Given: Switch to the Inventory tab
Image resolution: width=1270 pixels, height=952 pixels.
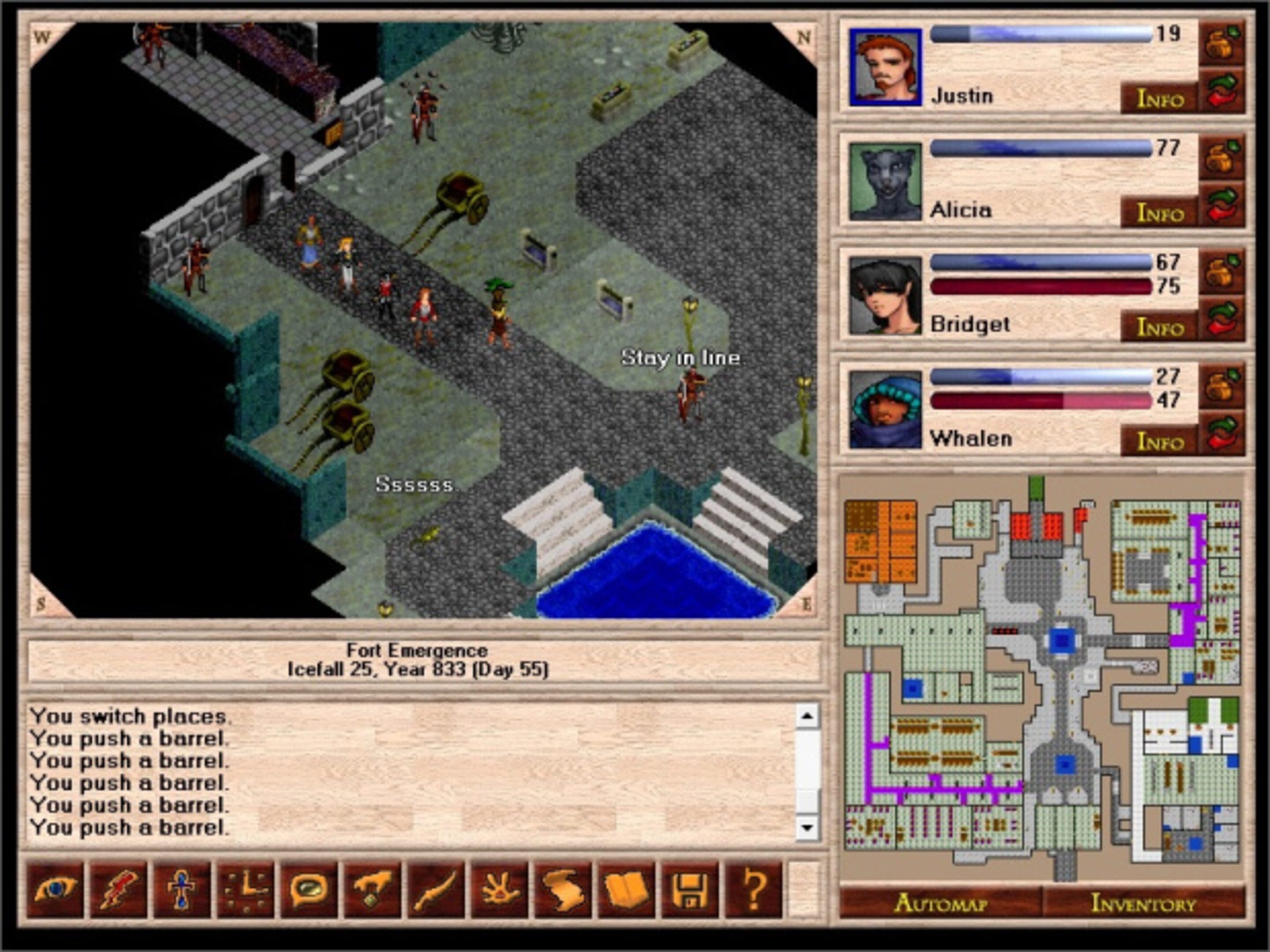Looking at the screenshot, I should point(1143,903).
